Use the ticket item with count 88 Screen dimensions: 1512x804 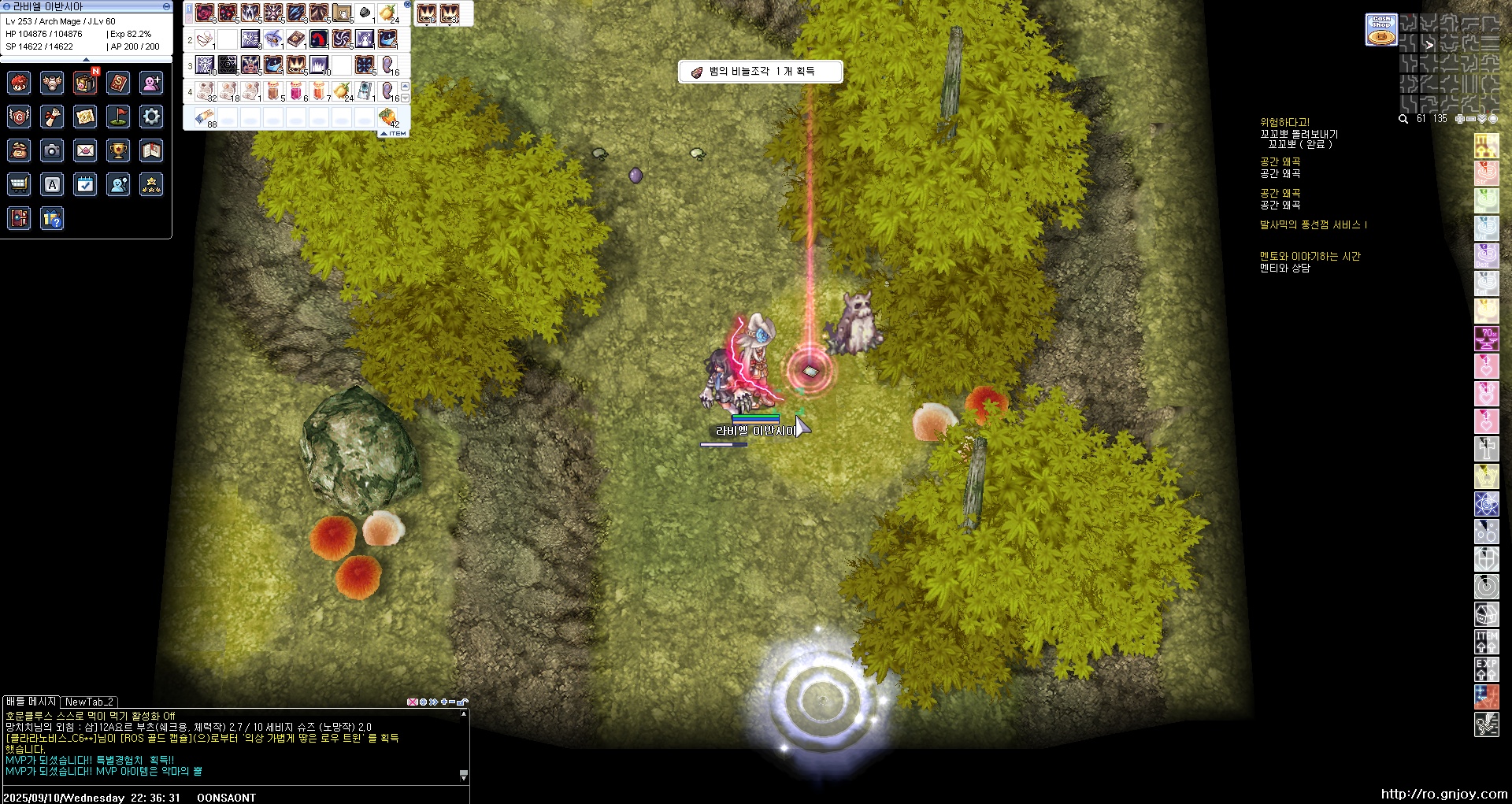tap(205, 117)
